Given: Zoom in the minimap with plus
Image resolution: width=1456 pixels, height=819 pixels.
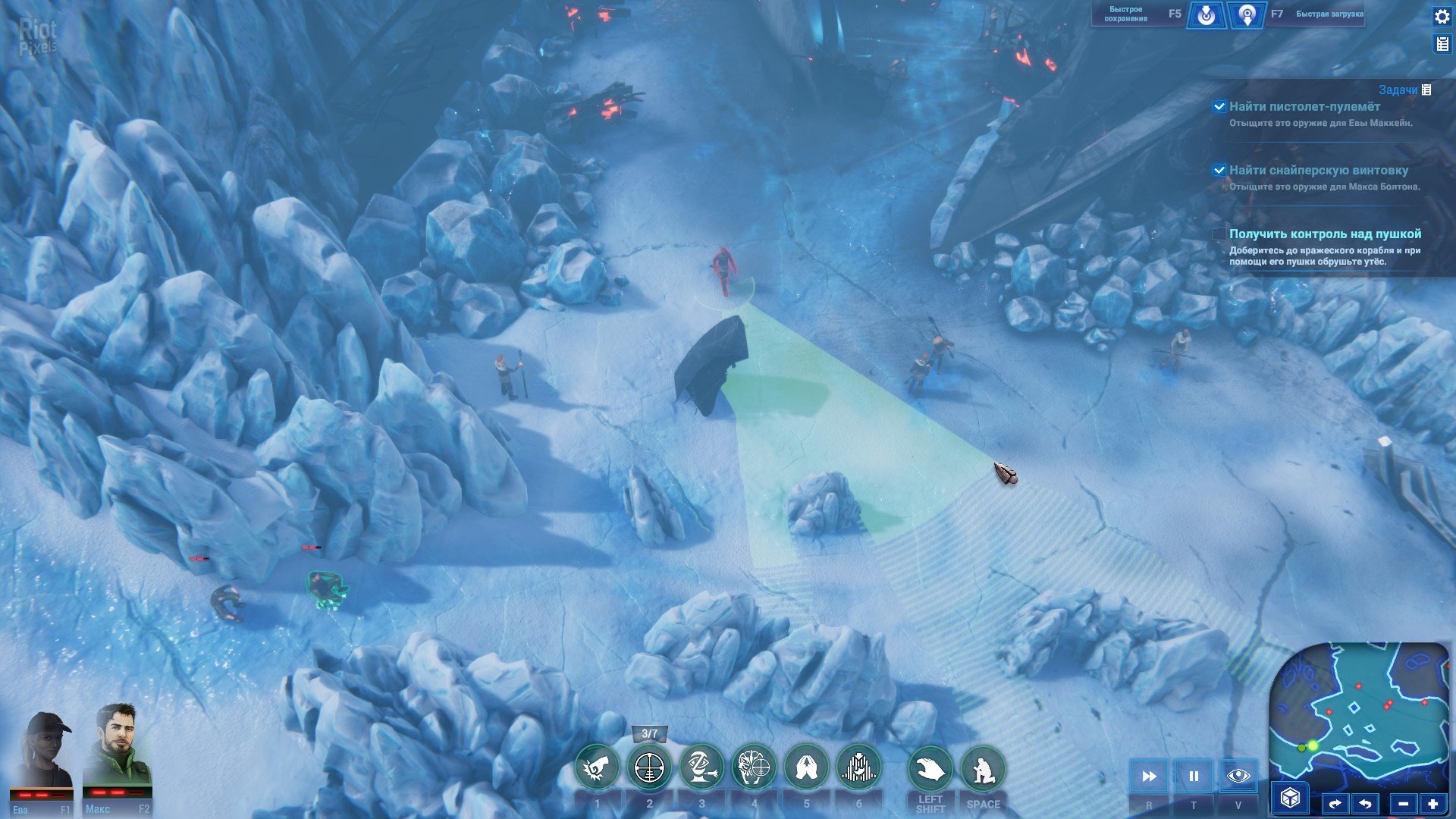Looking at the screenshot, I should 1432,804.
